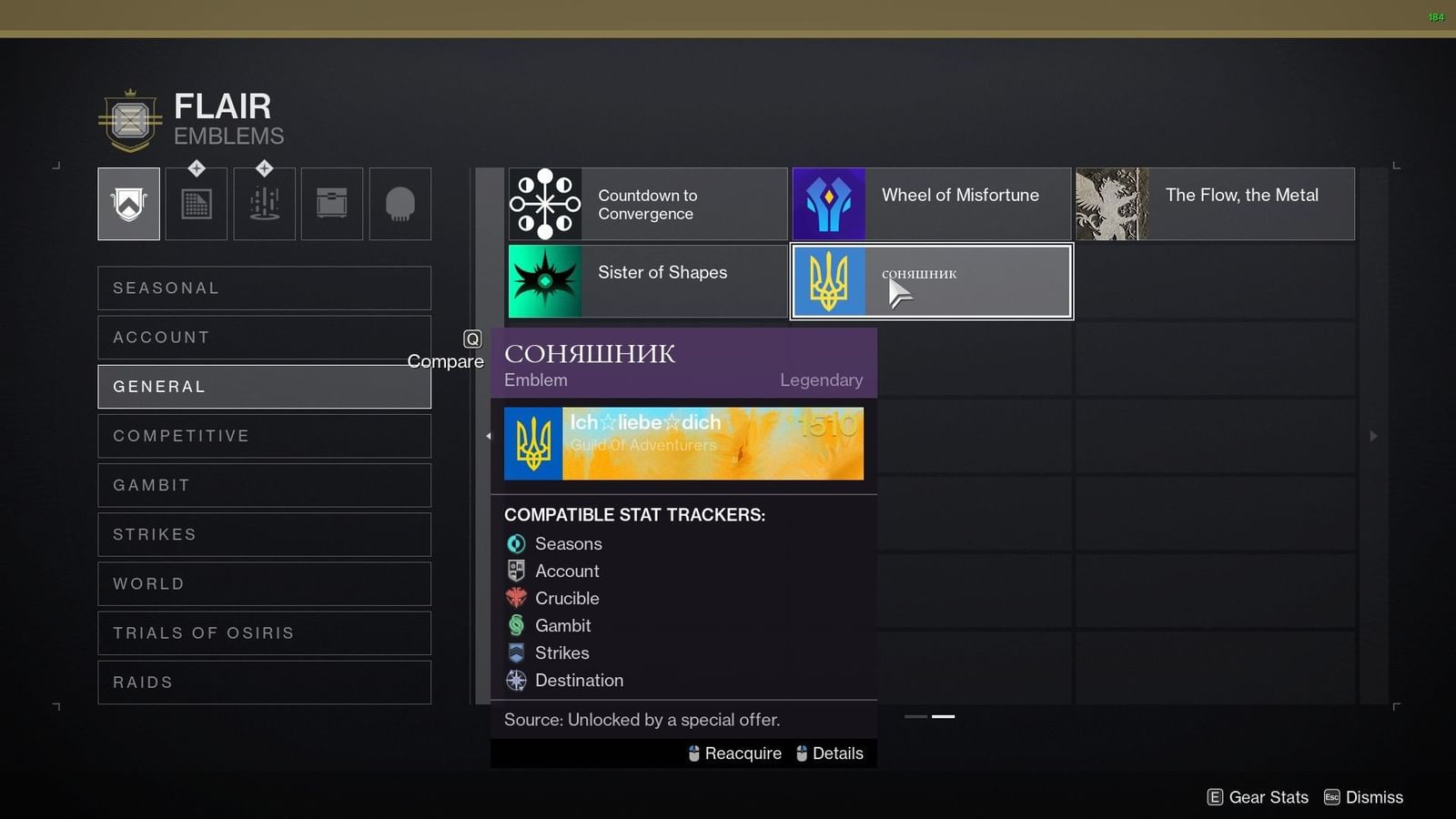
Task: Click the crate-shaped flair category icon
Action: (331, 204)
